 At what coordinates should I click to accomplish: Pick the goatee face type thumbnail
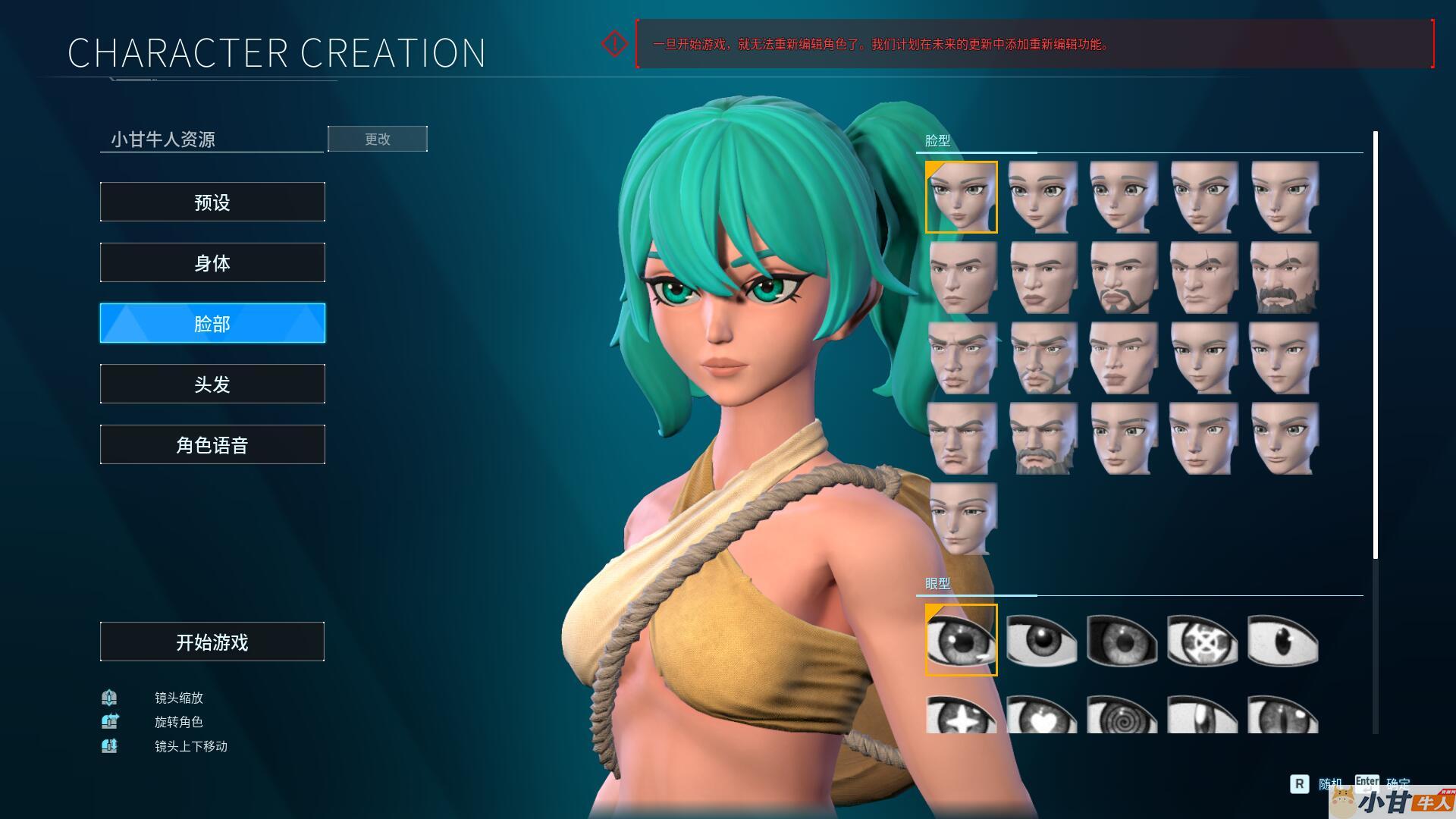pos(1123,278)
